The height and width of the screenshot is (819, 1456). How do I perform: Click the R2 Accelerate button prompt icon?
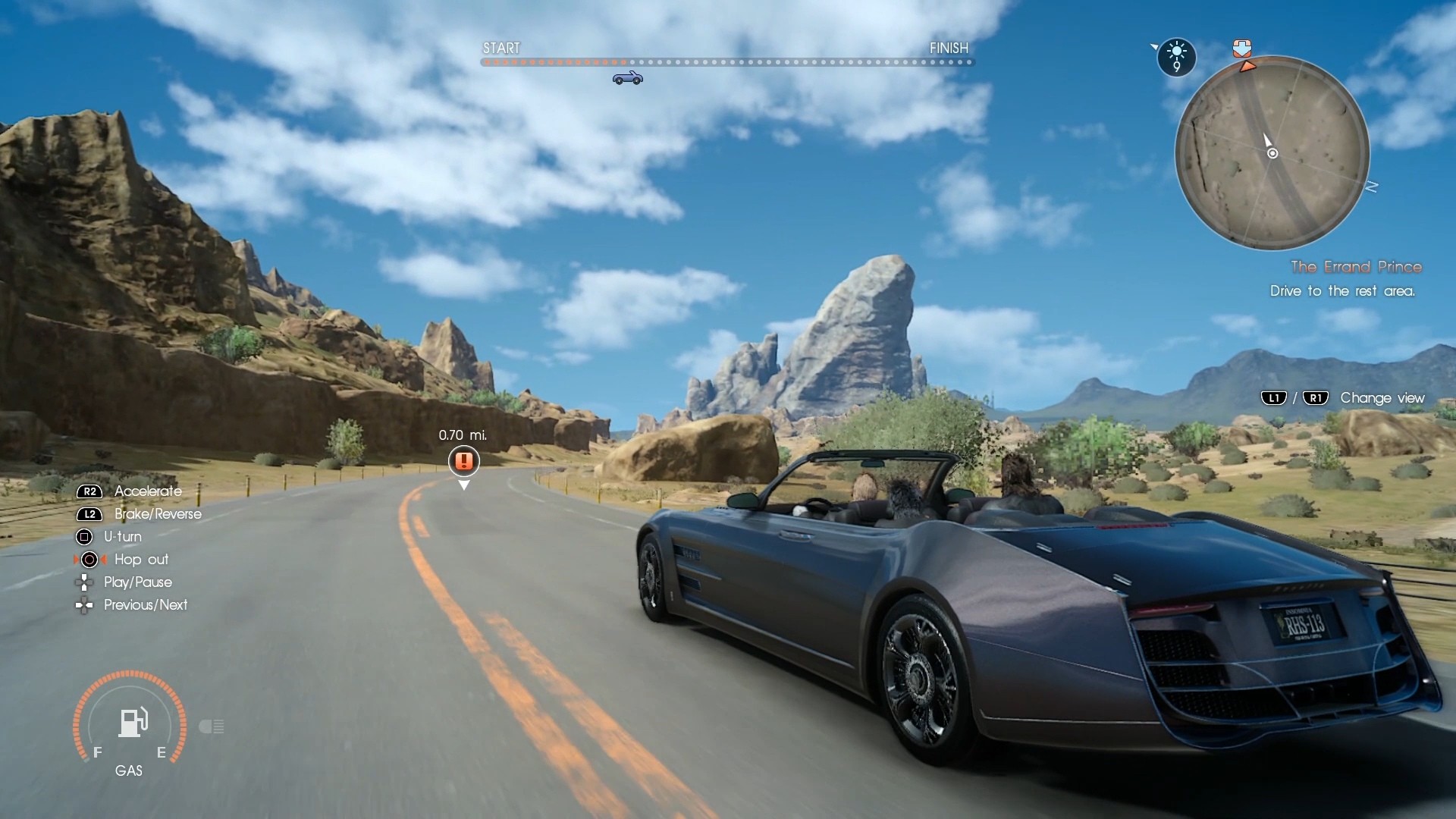coord(89,491)
